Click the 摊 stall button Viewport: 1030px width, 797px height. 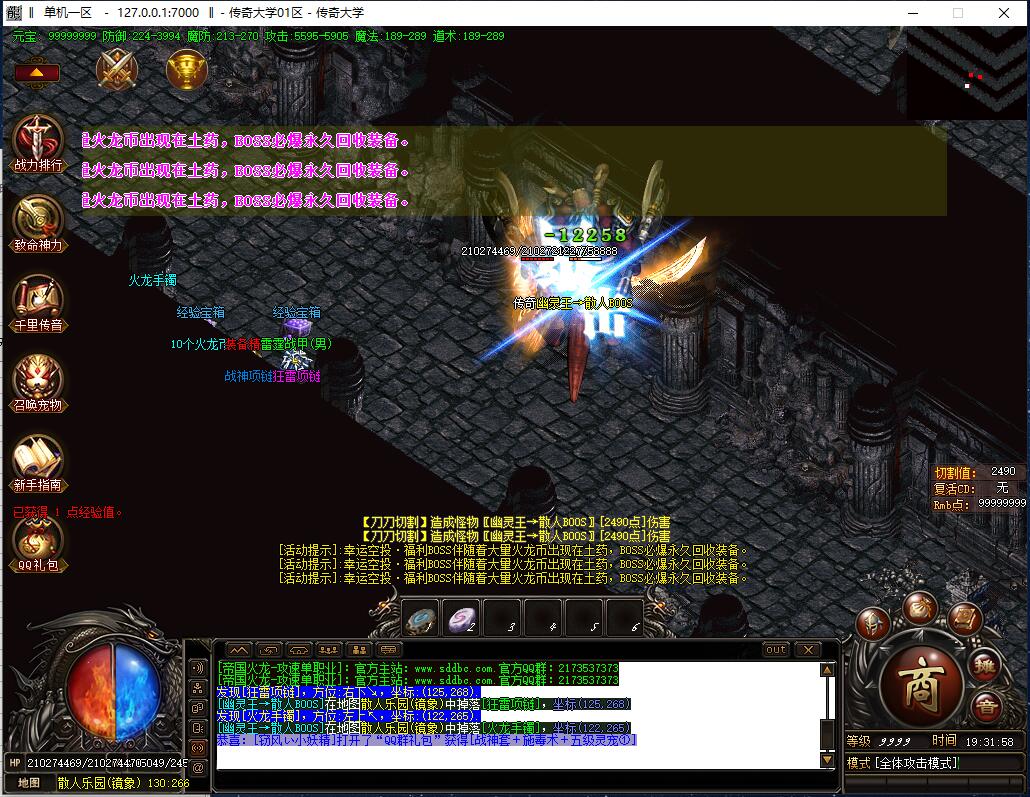coord(987,664)
